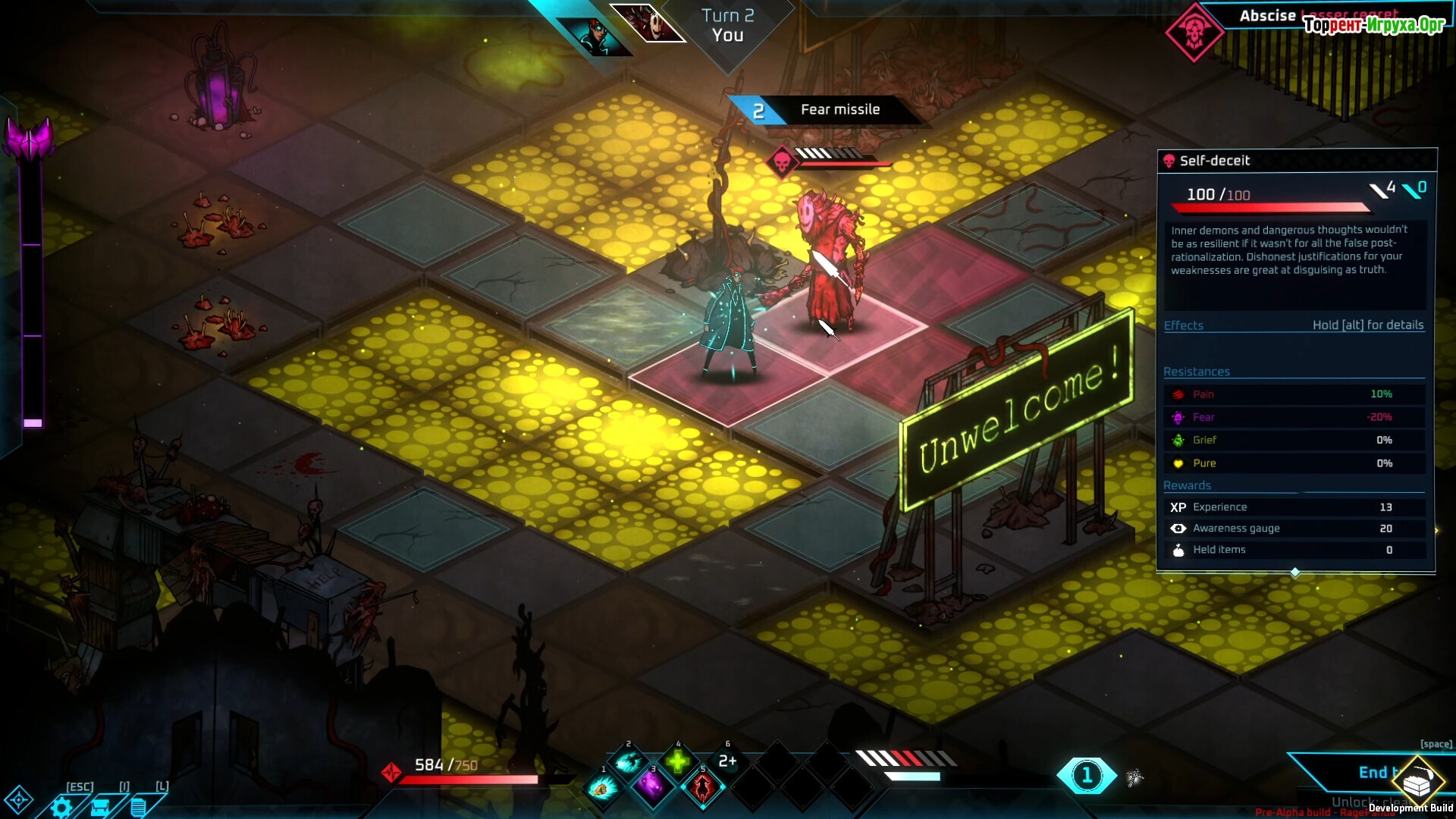Image resolution: width=1456 pixels, height=819 pixels.
Task: Activate the glowing fist punch ability
Action: point(603,789)
